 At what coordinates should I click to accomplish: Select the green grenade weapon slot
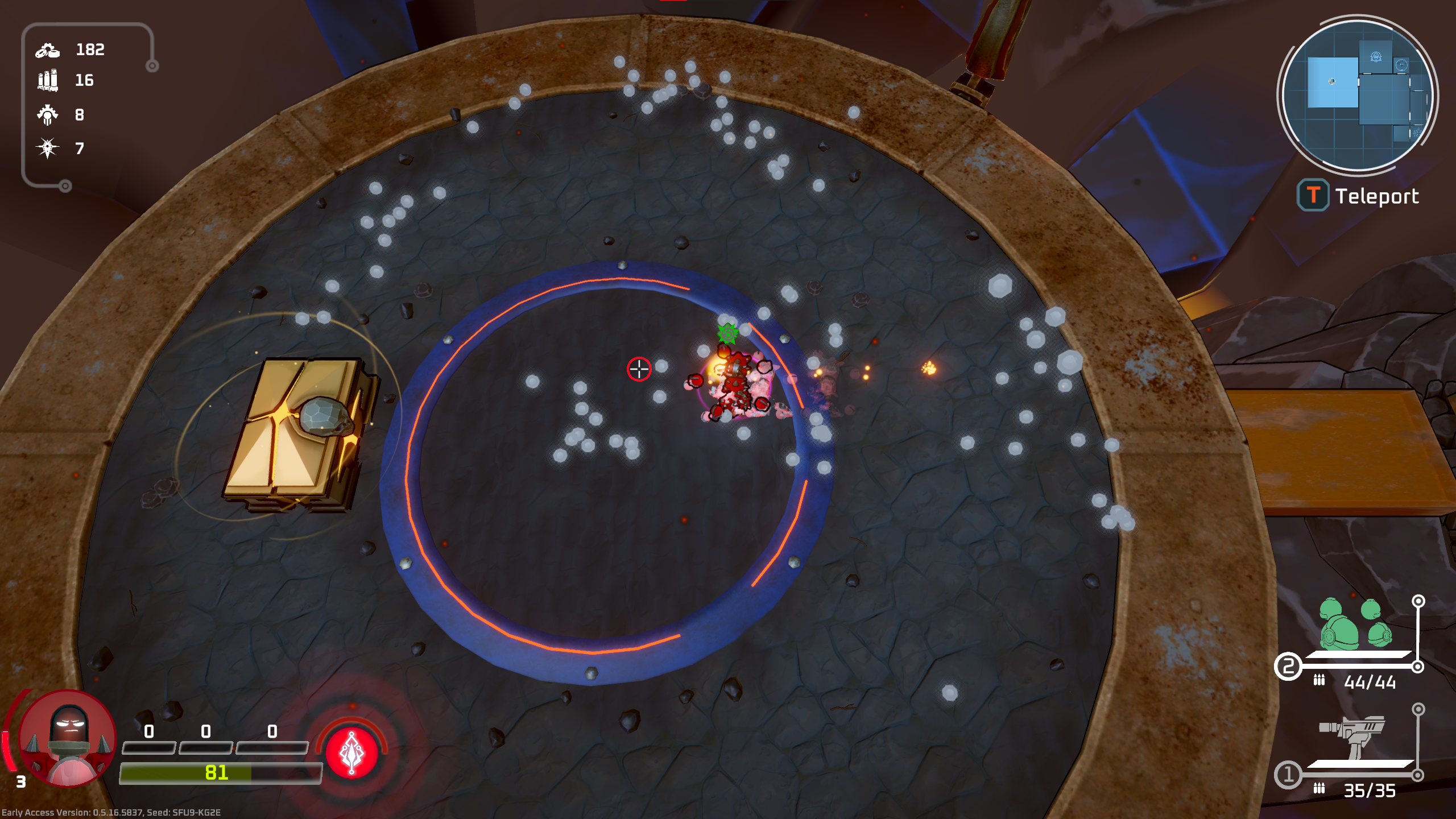(1356, 625)
